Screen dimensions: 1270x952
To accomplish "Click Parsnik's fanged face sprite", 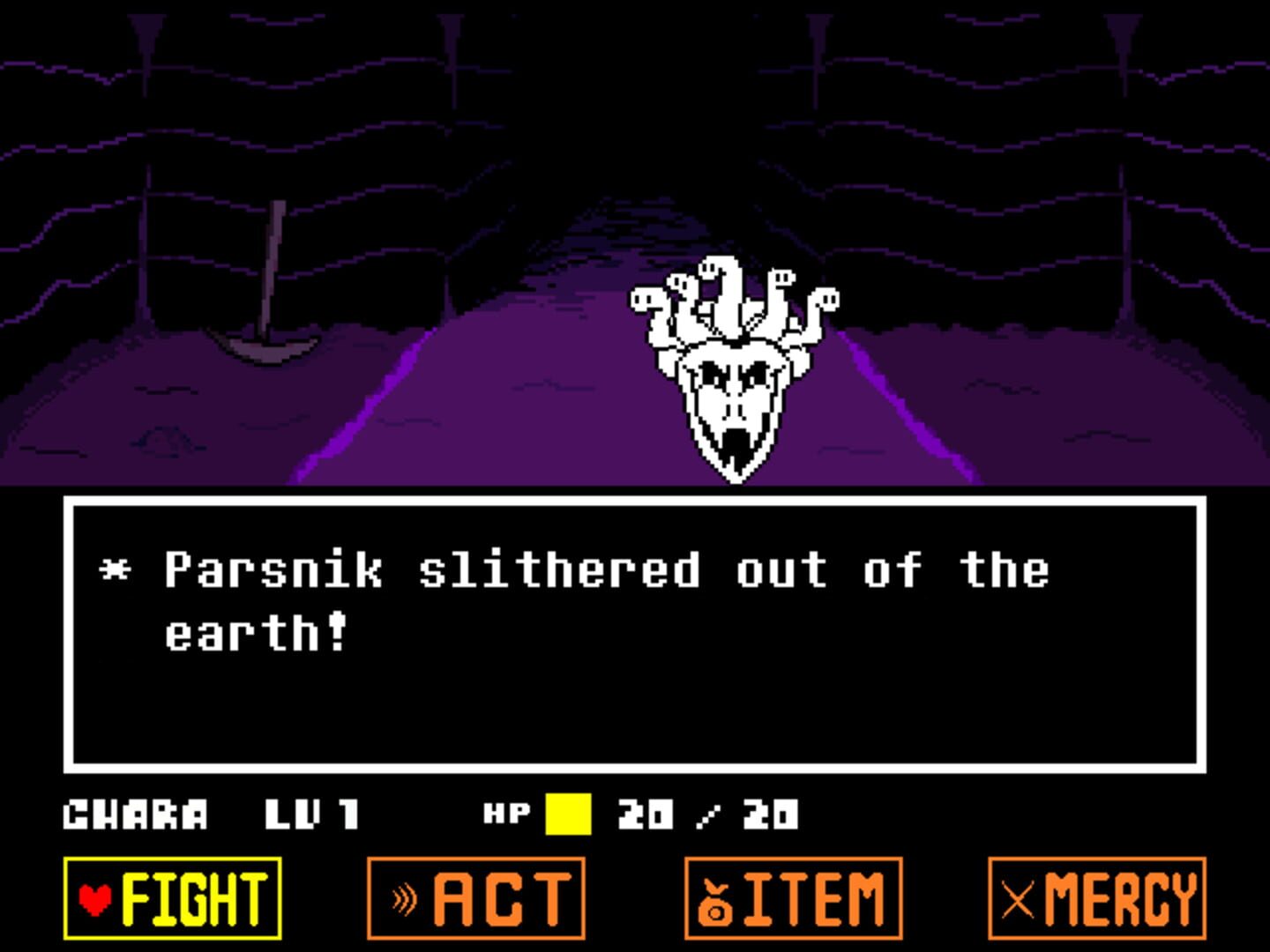I will click(736, 397).
